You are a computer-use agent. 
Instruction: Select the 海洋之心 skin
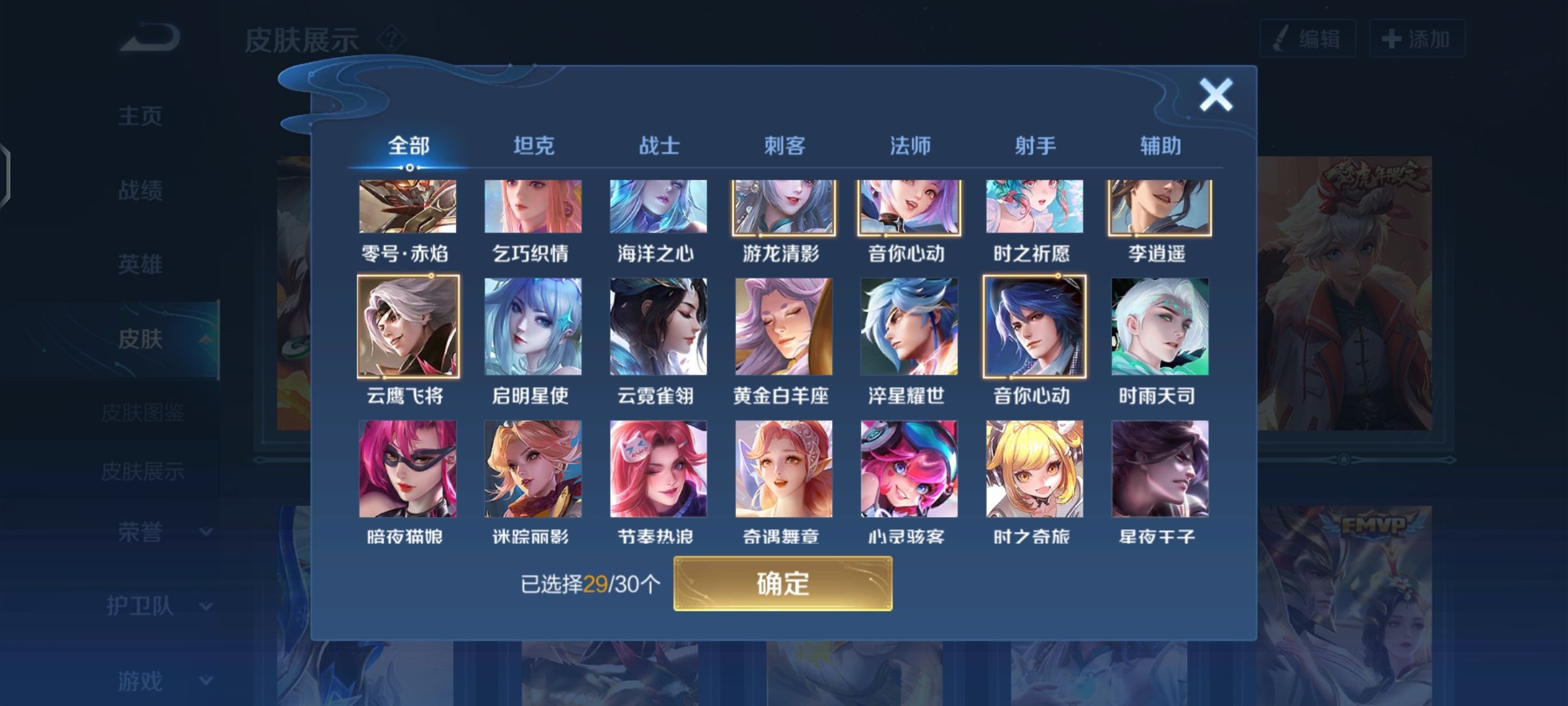point(657,208)
